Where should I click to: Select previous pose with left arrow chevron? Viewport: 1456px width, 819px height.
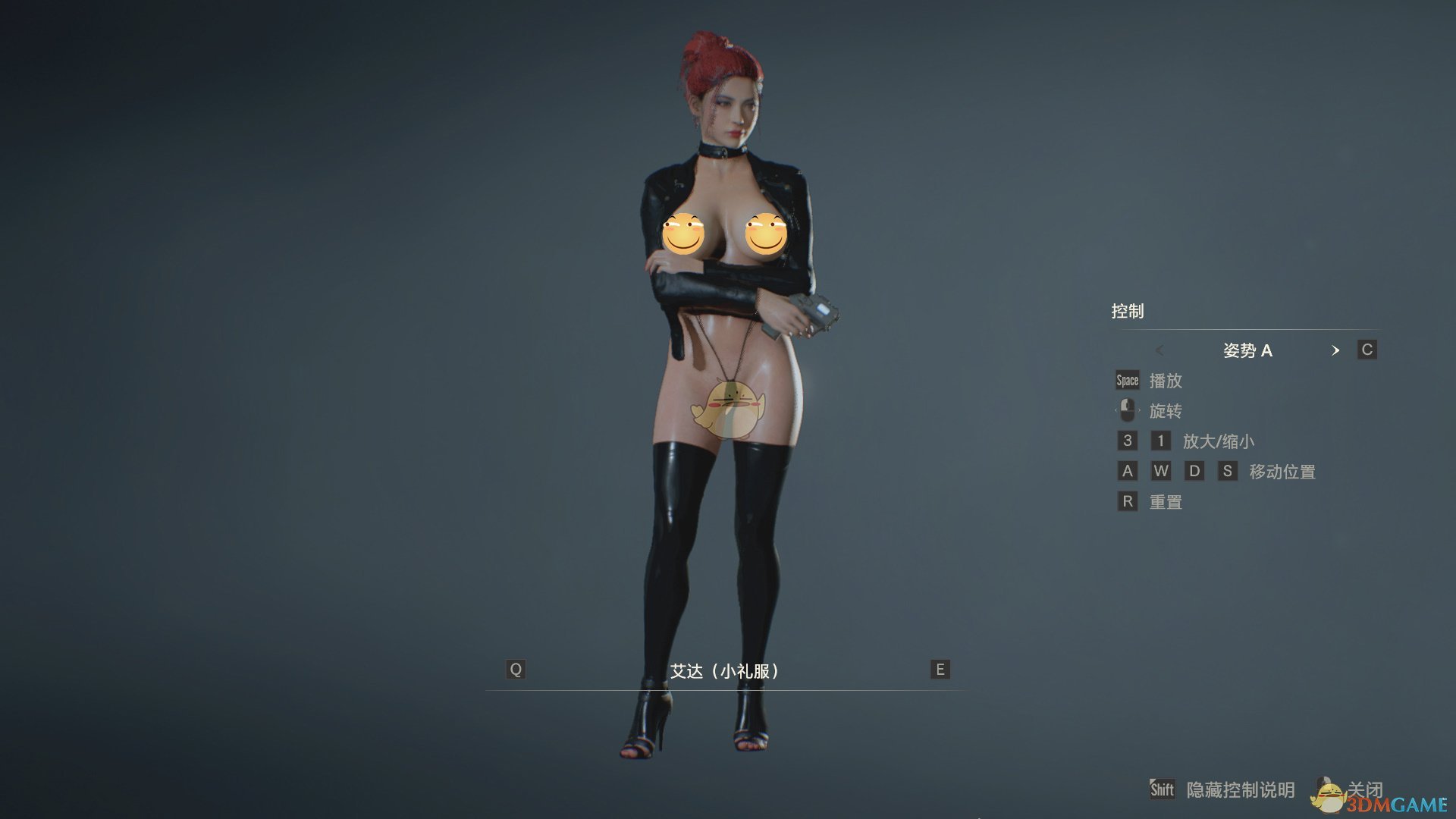(x=1160, y=350)
